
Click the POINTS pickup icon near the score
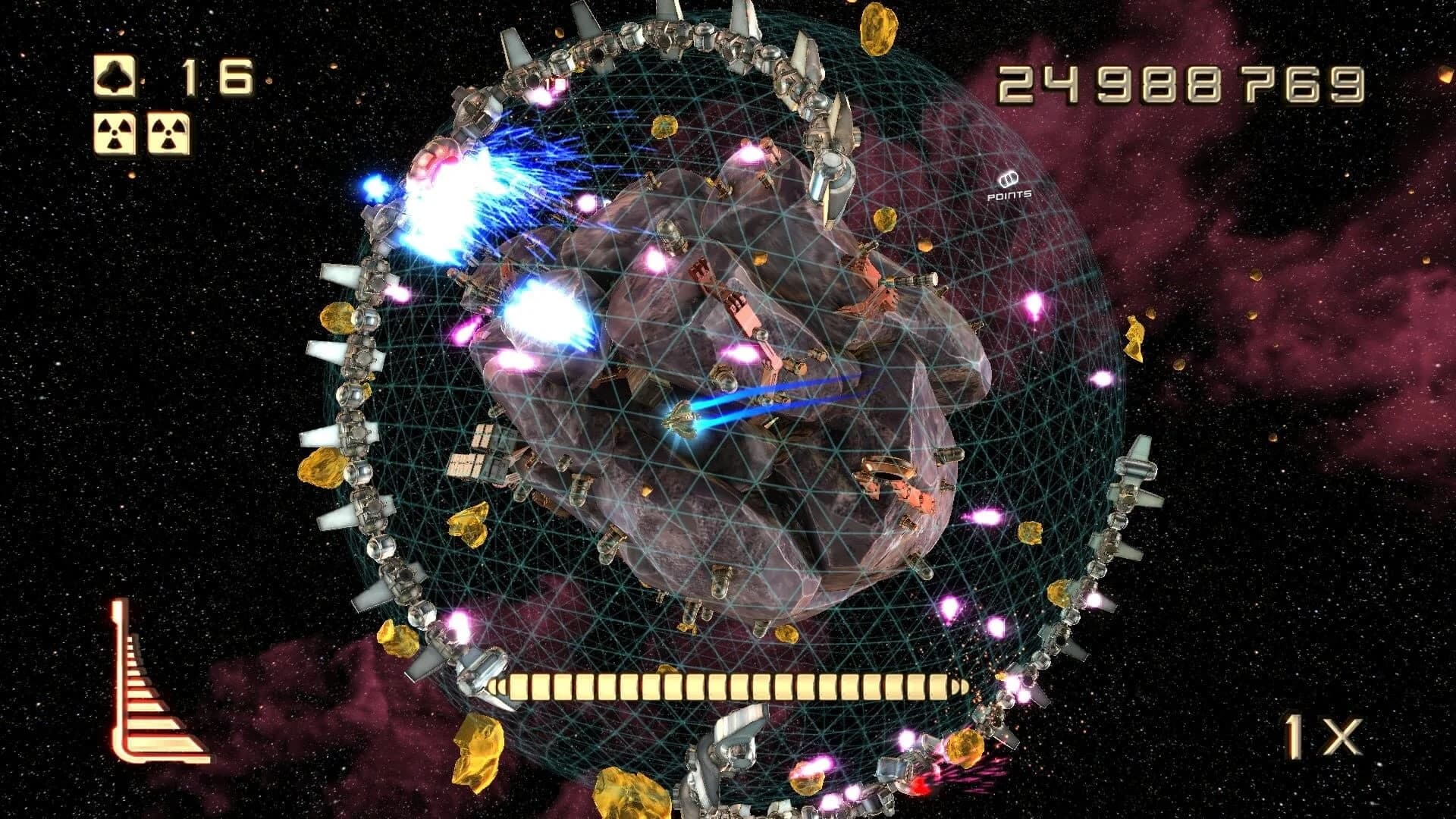click(1009, 180)
